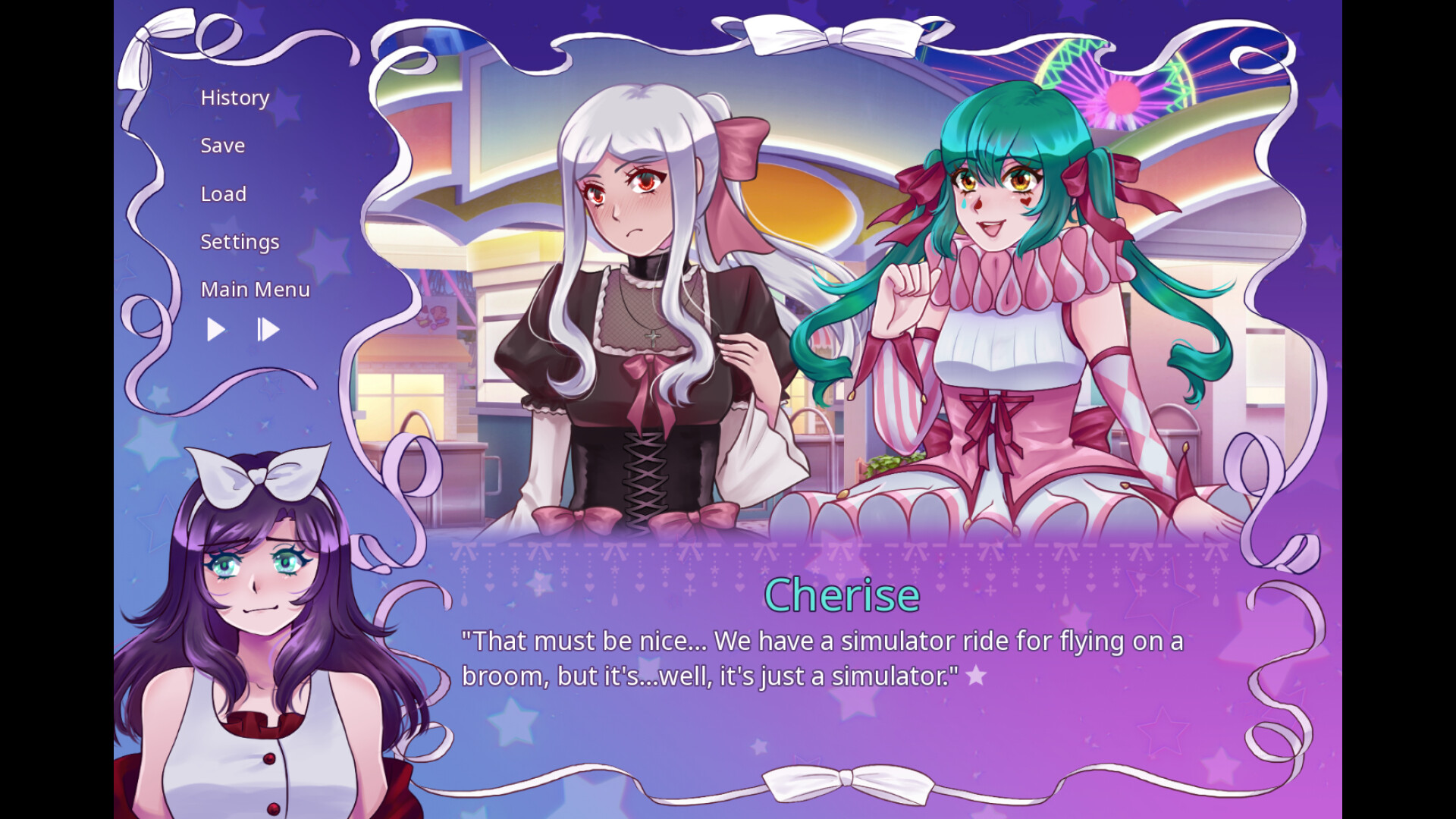
Task: Open the dialogue History
Action: click(x=234, y=97)
